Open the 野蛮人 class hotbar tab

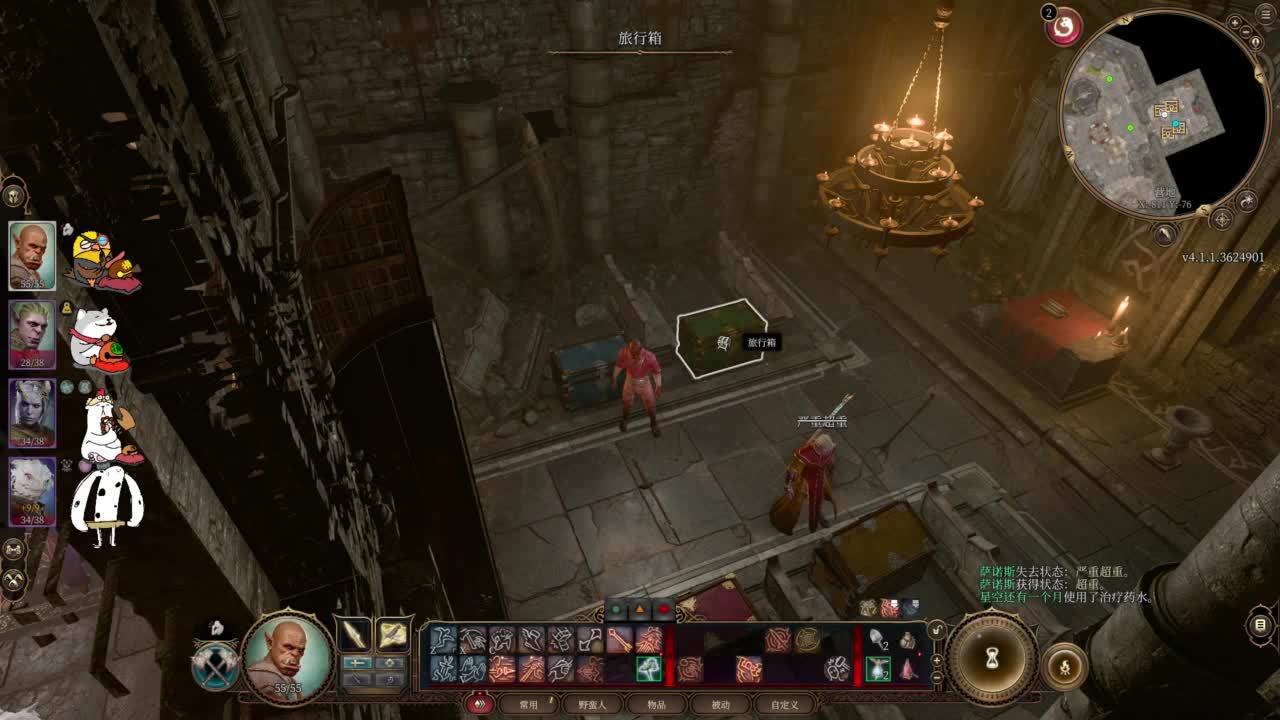(x=591, y=704)
